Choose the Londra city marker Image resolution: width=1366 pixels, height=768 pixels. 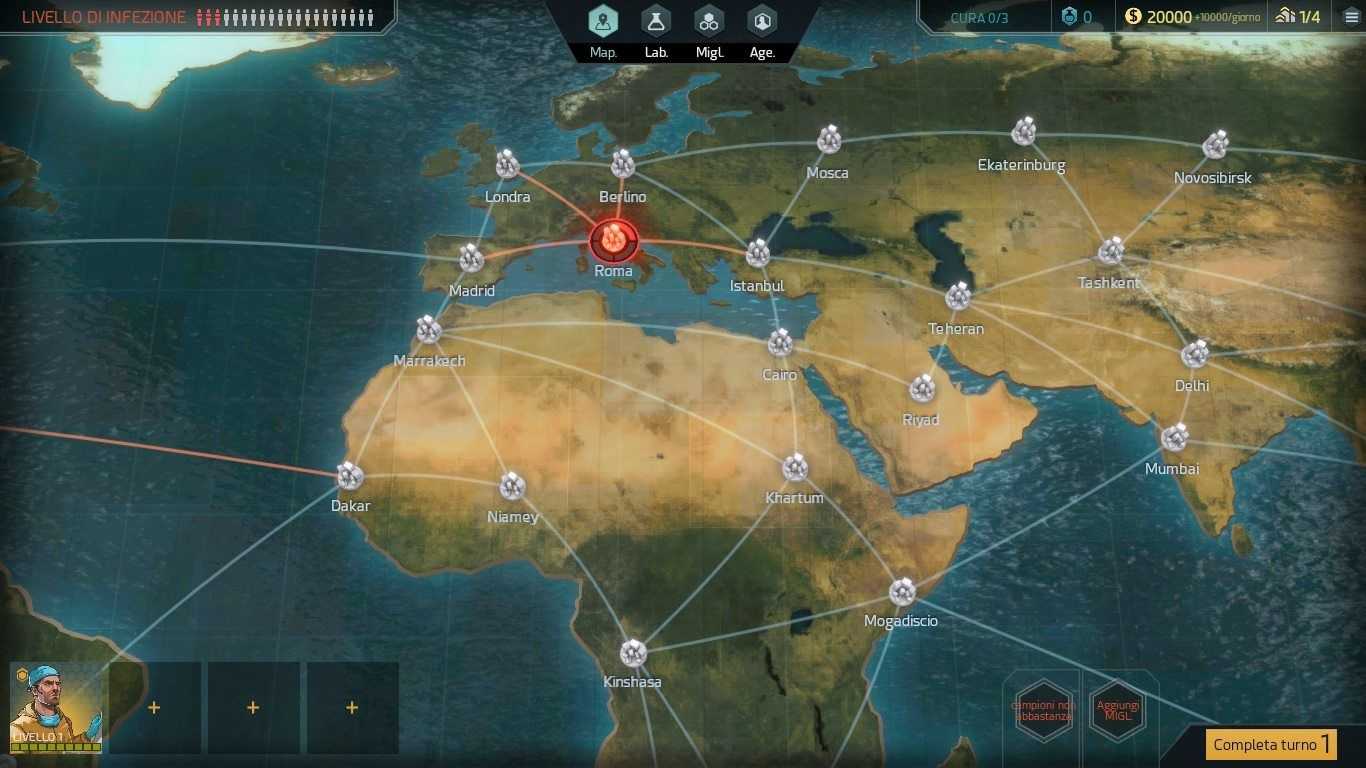508,165
